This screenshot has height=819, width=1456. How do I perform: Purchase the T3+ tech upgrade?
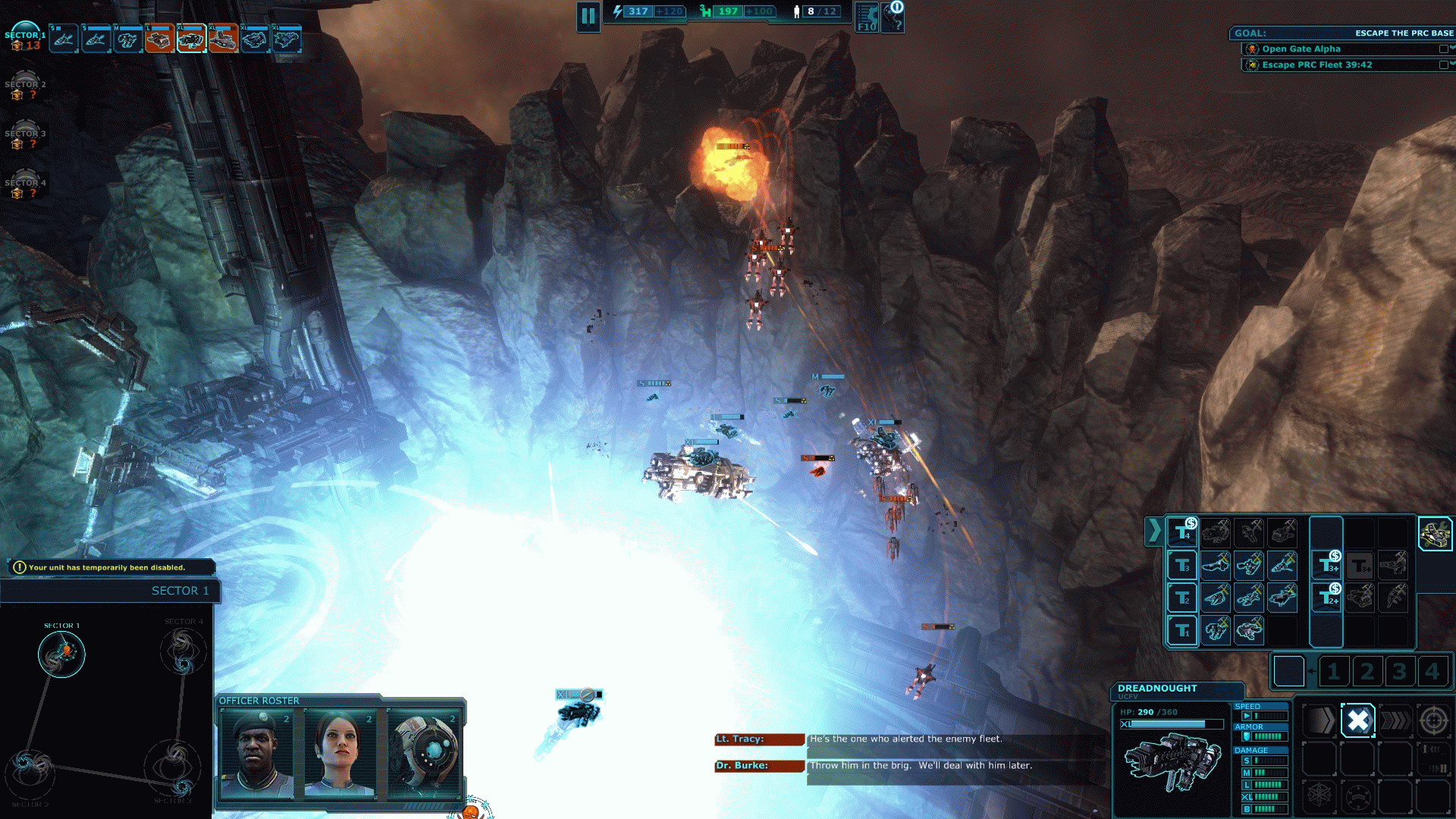click(1326, 565)
